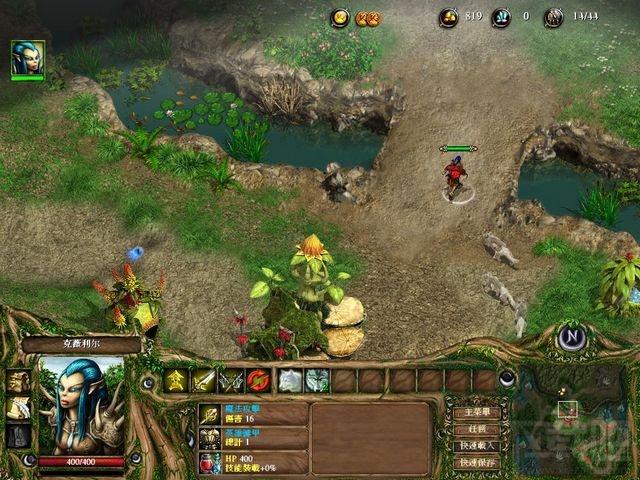Image resolution: width=640 pixels, height=480 pixels.
Task: Click the single gold coin speed icon
Action: [x=340, y=17]
